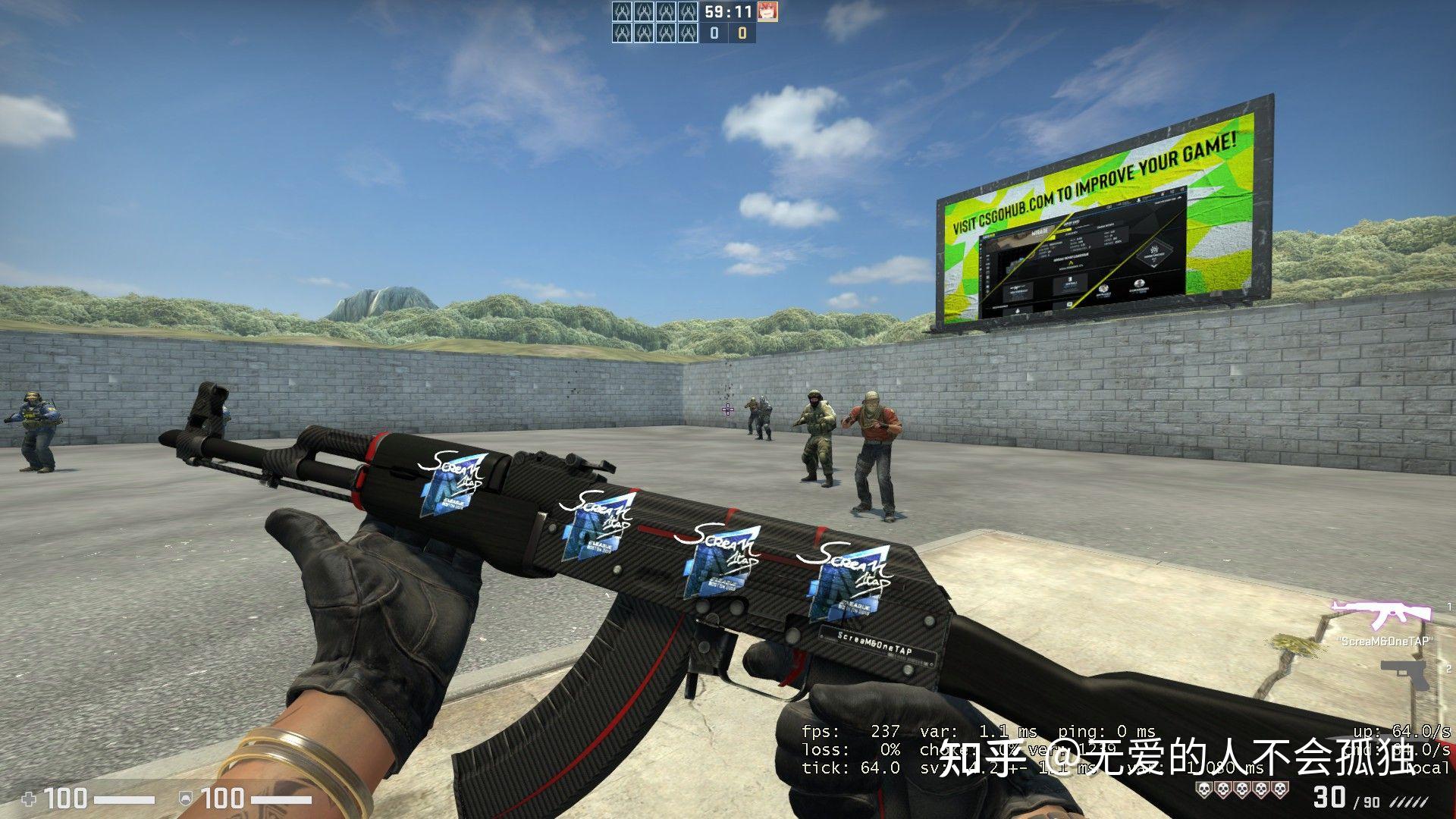Expand the CT score showing 0
This screenshot has height=819, width=1456.
pos(715,33)
